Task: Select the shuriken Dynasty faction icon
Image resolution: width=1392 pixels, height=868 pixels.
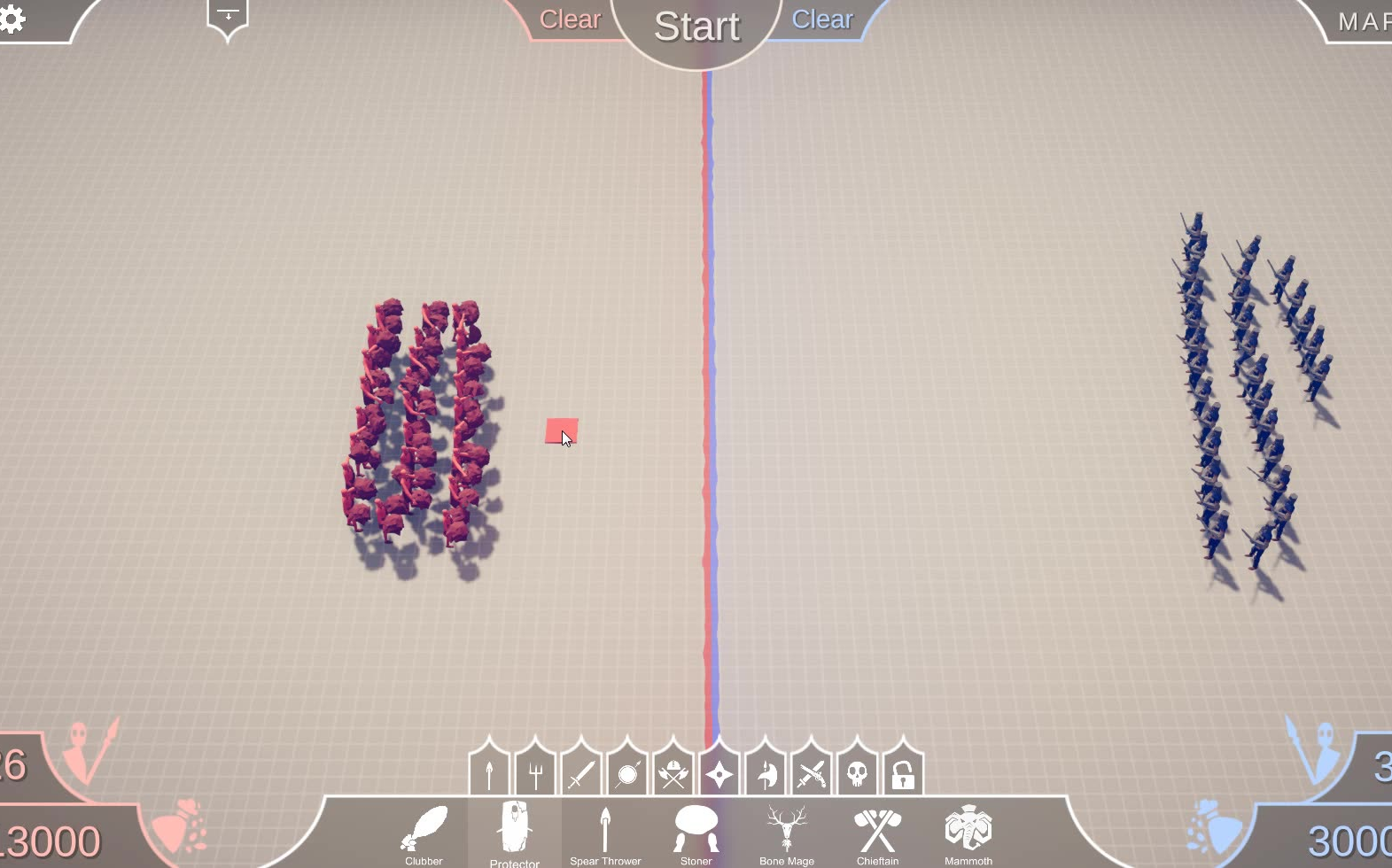Action: [x=719, y=772]
